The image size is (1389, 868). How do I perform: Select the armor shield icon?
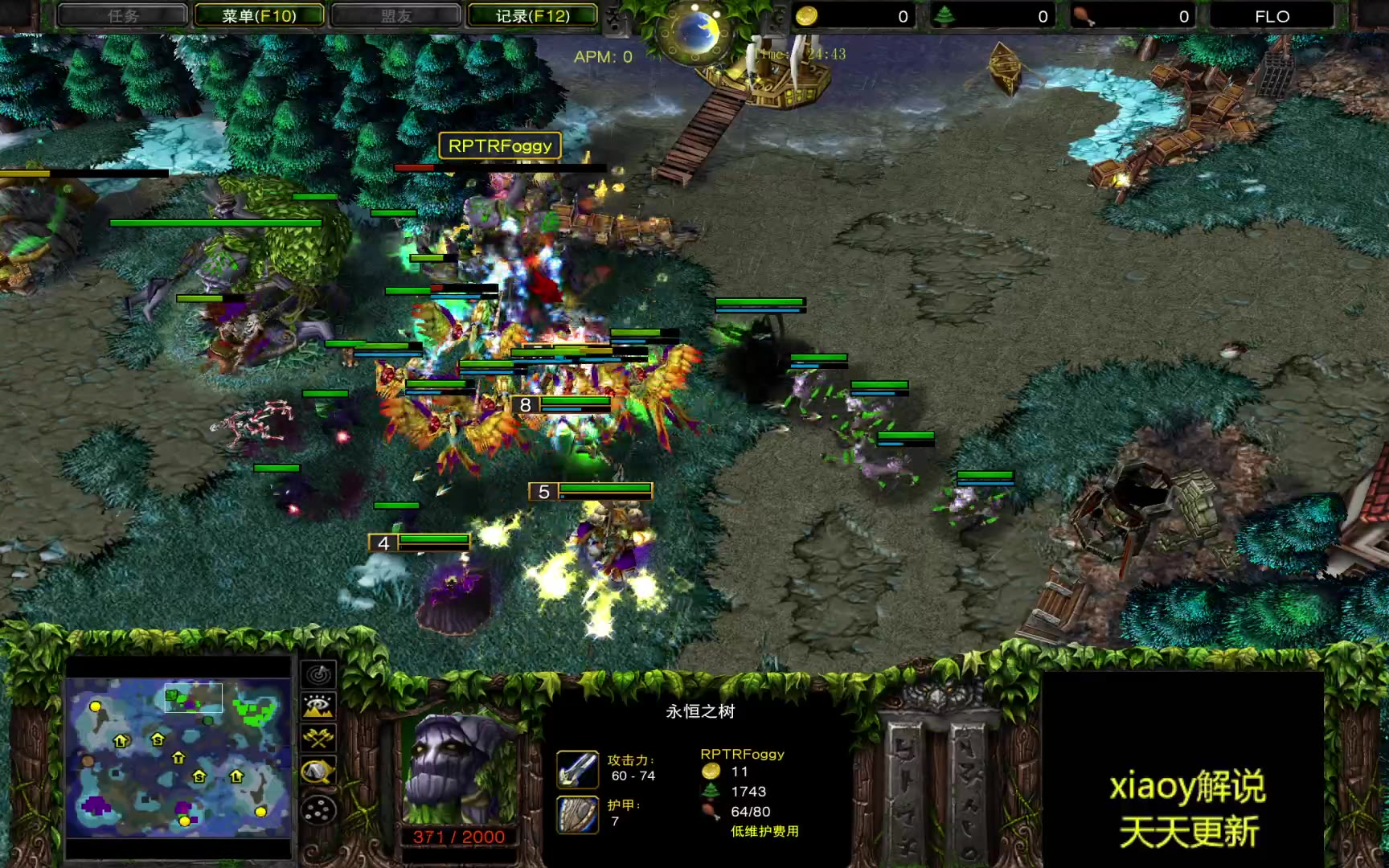click(x=577, y=814)
